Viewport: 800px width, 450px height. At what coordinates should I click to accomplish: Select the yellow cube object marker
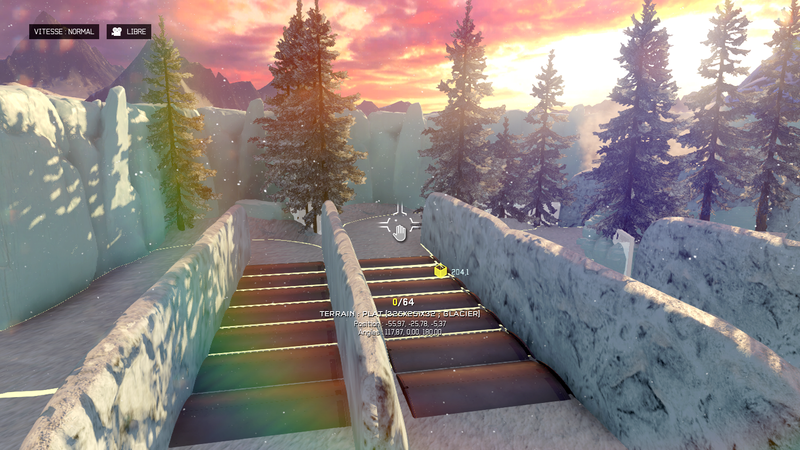[440, 270]
